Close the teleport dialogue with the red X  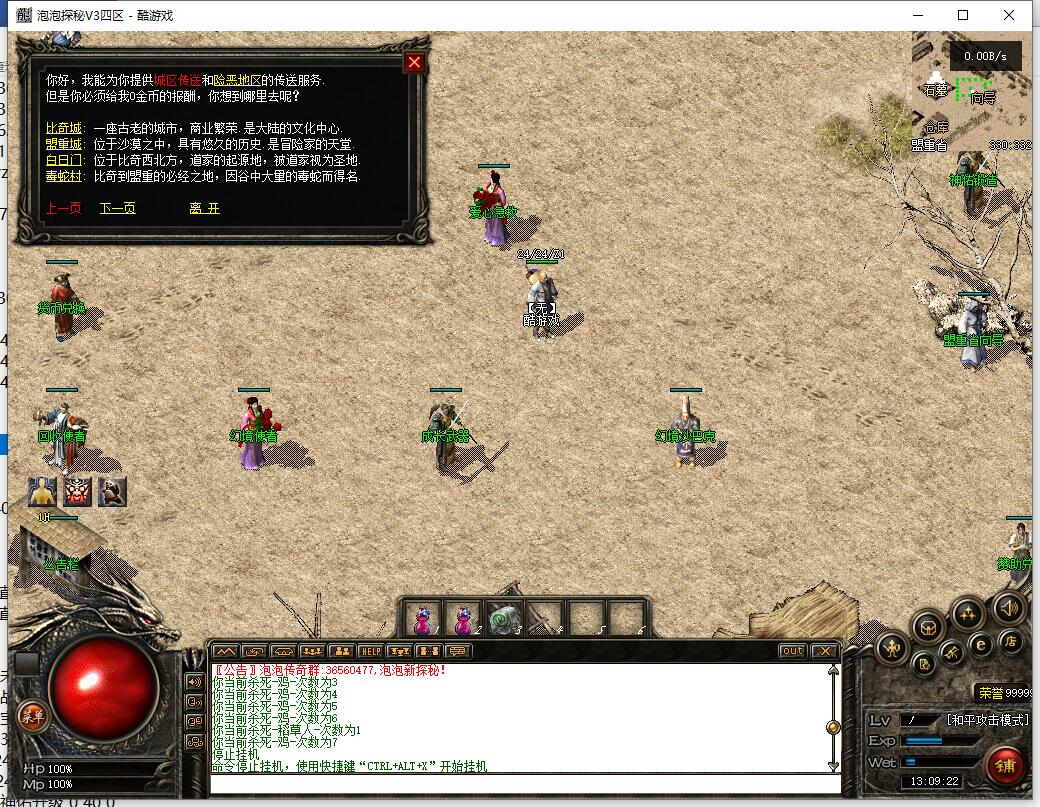click(414, 62)
